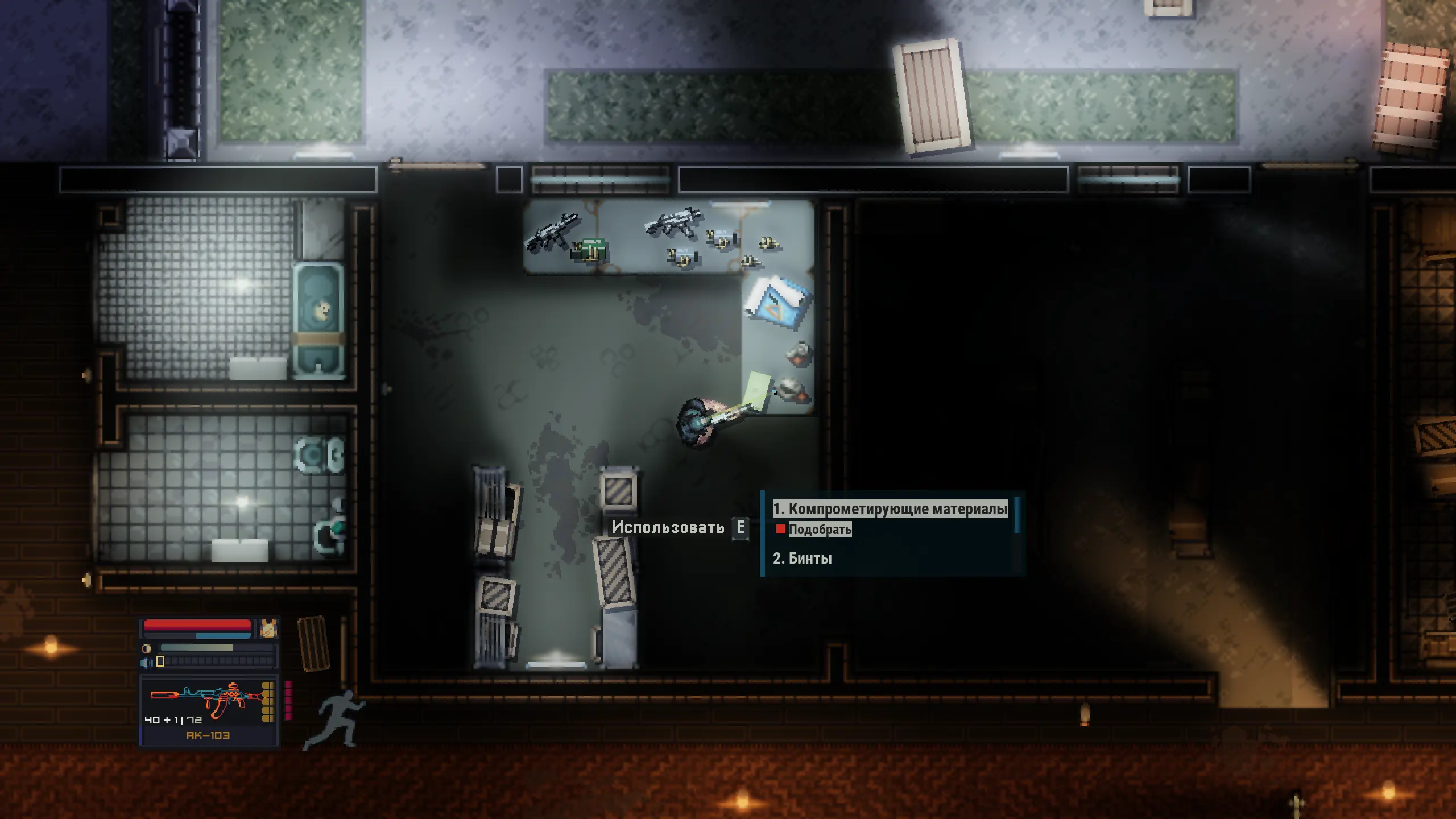1456x819 pixels.
Task: Click the body armor vest icon
Action: point(268,628)
